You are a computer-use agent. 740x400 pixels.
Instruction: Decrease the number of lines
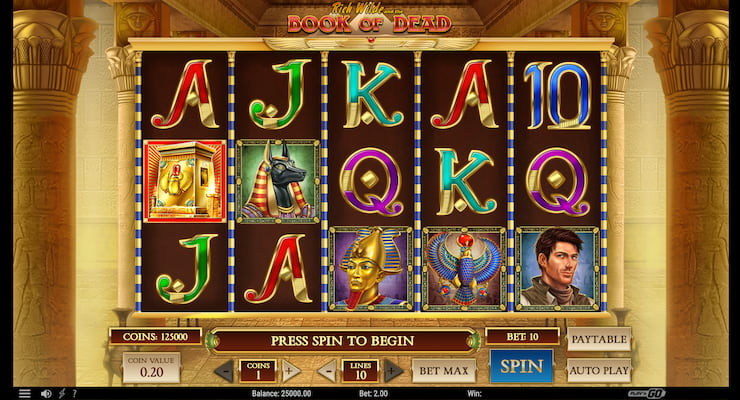[327, 371]
